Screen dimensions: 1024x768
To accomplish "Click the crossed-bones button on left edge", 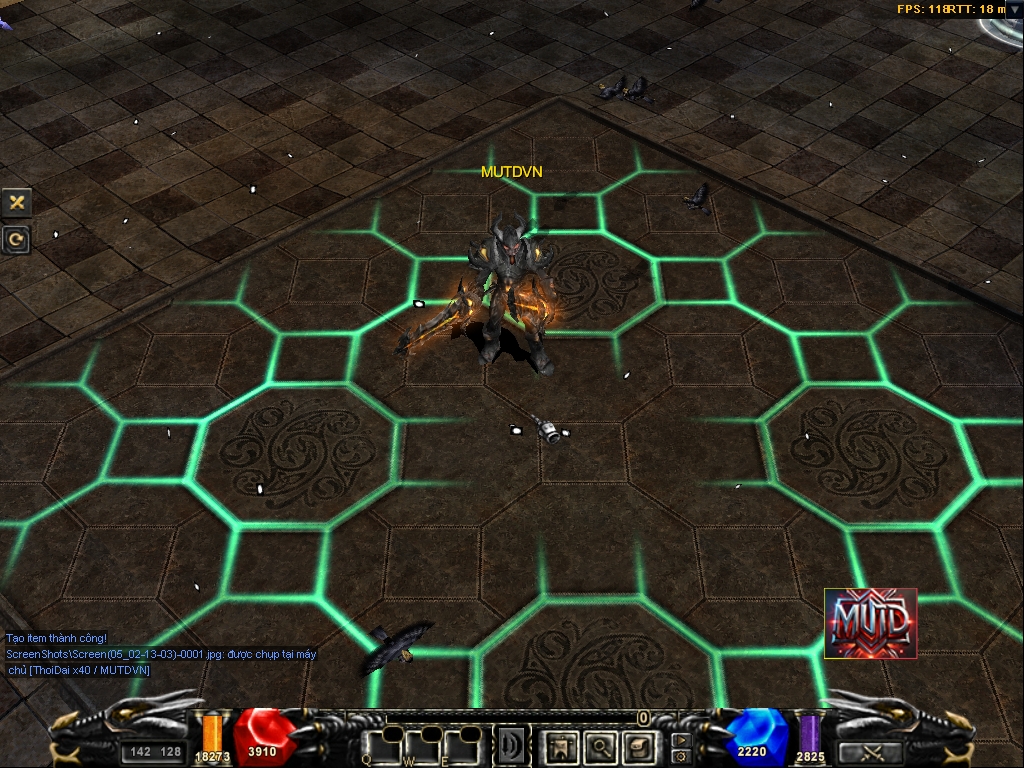I will pyautogui.click(x=16, y=202).
